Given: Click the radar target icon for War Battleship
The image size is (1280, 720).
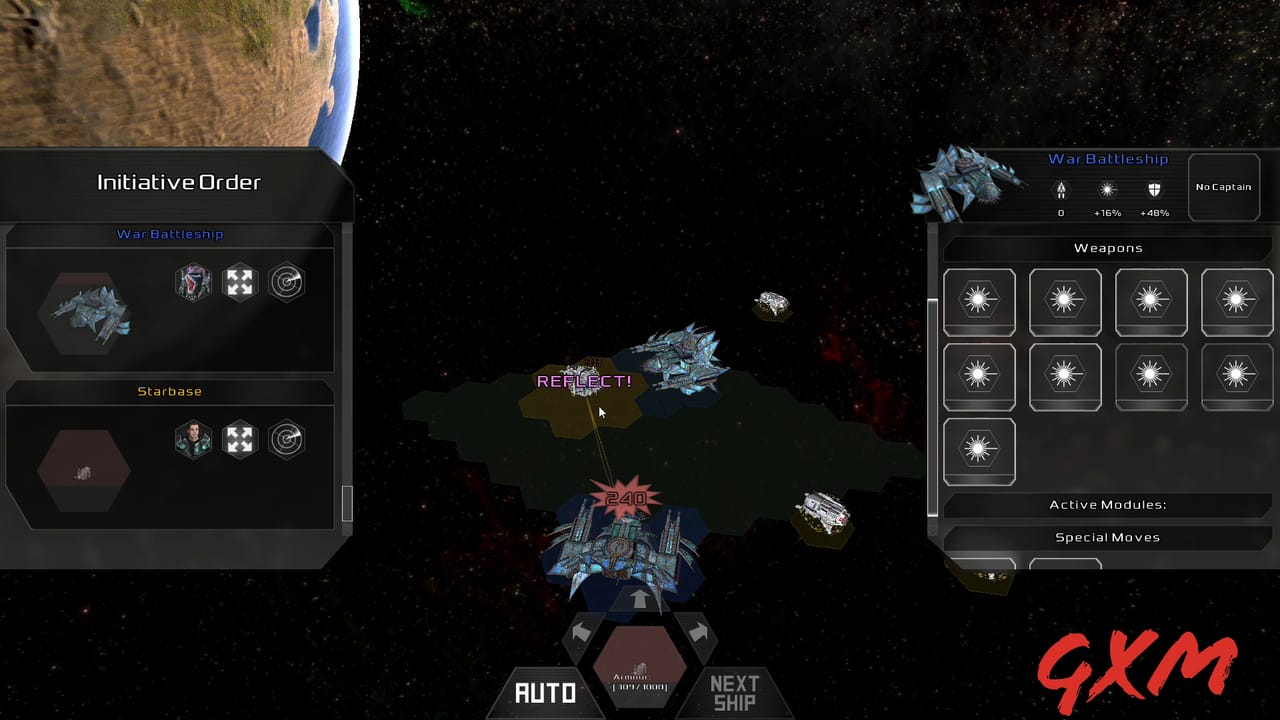Looking at the screenshot, I should (x=286, y=282).
